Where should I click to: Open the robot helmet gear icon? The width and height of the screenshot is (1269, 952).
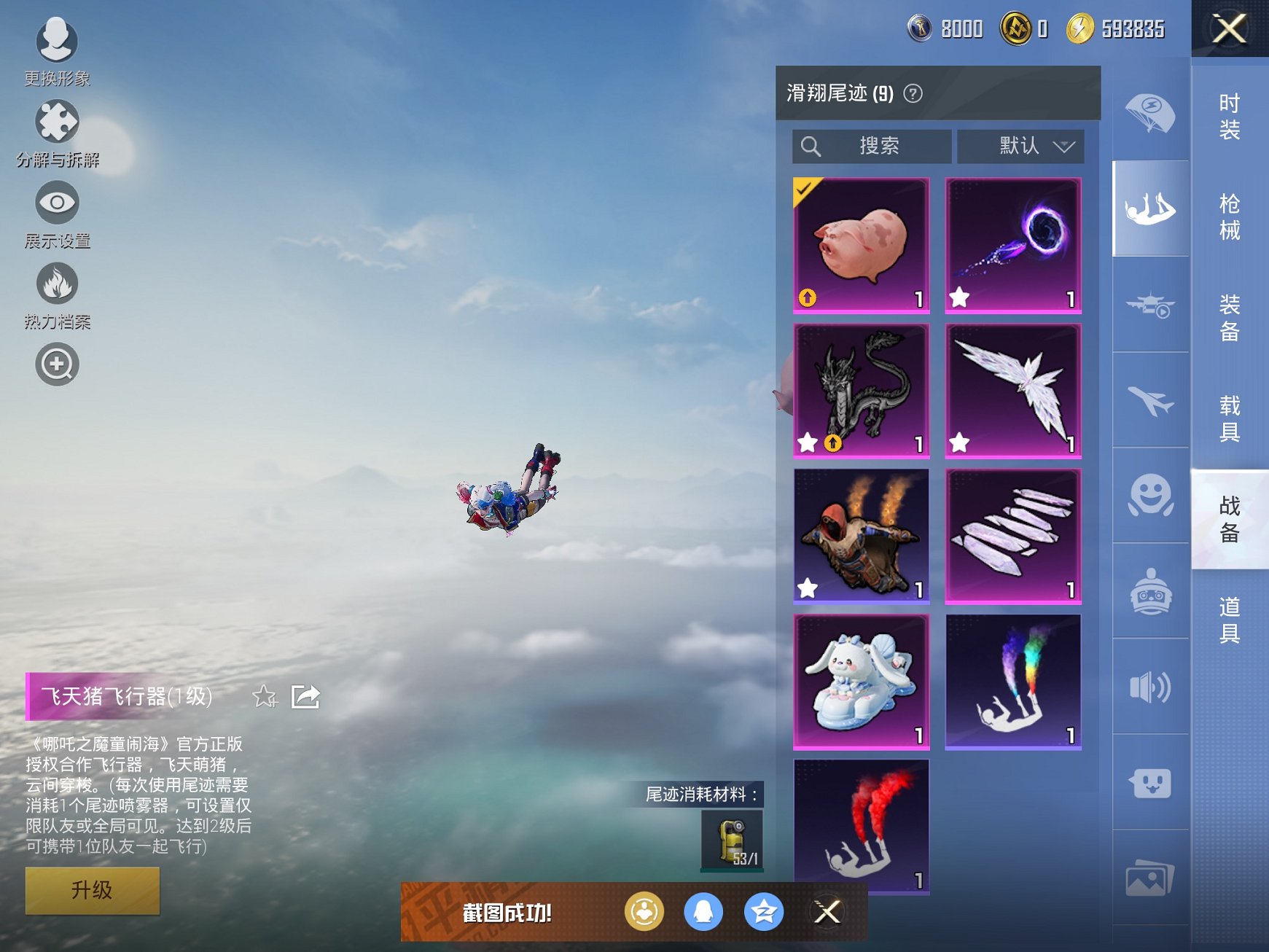click(x=1149, y=592)
